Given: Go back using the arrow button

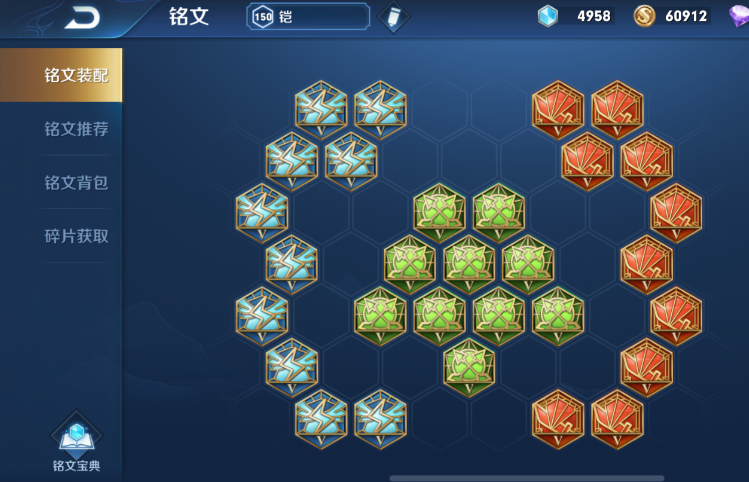Looking at the screenshot, I should (x=82, y=17).
